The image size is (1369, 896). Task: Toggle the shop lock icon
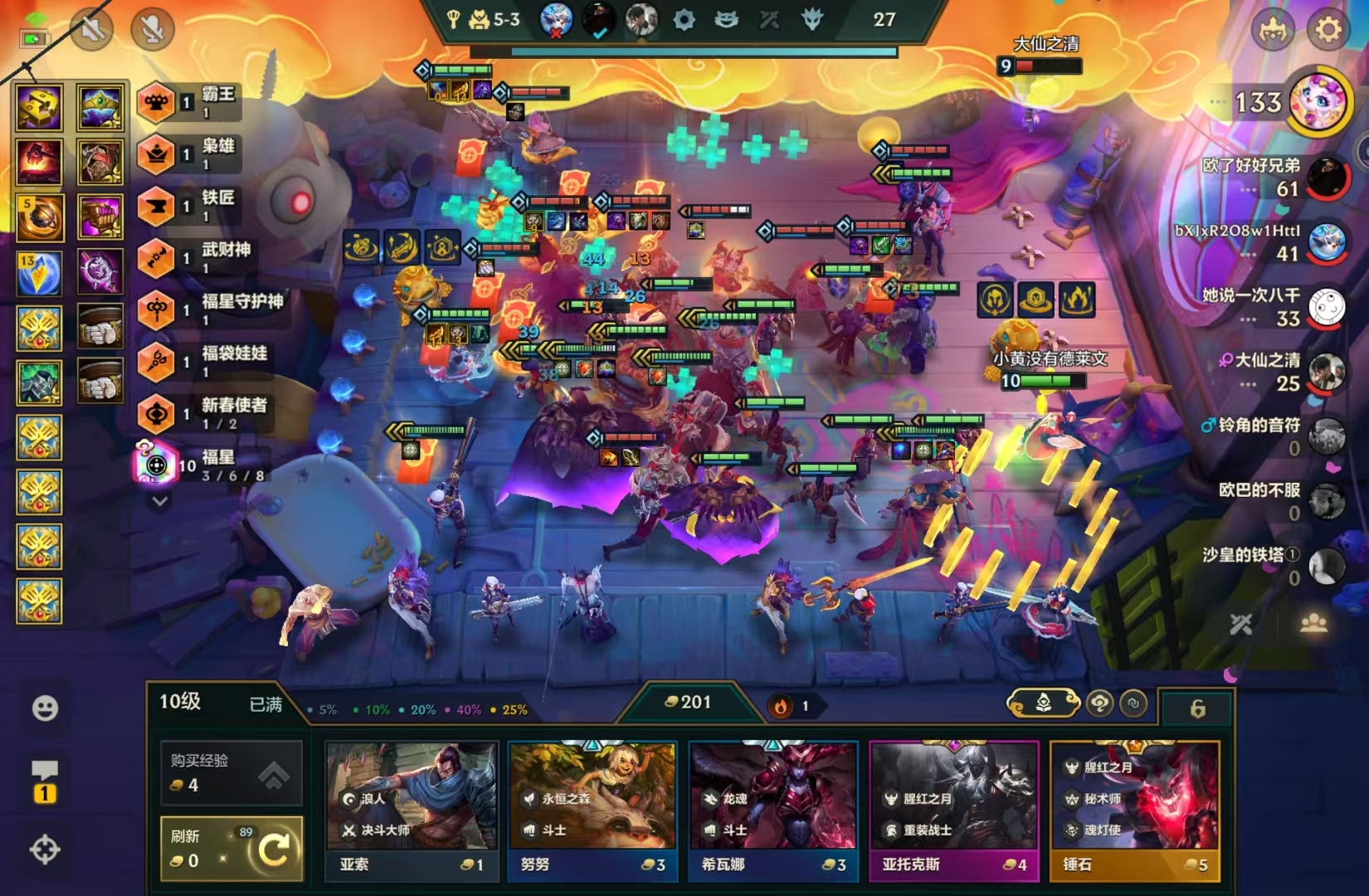click(1197, 709)
